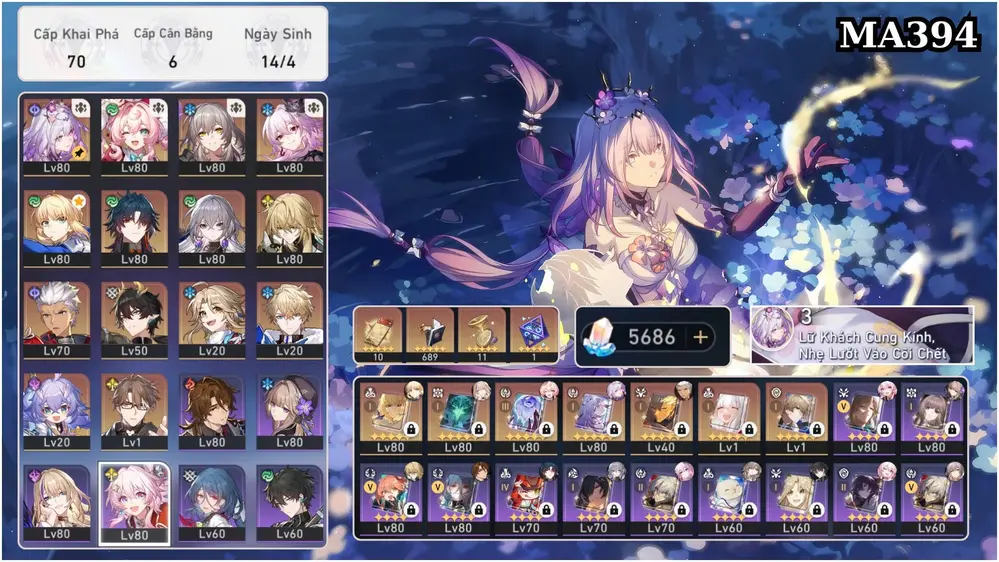Screen dimensions: 999x562
Task: Select the blue-haired Lv60 character portrait
Action: [212, 503]
